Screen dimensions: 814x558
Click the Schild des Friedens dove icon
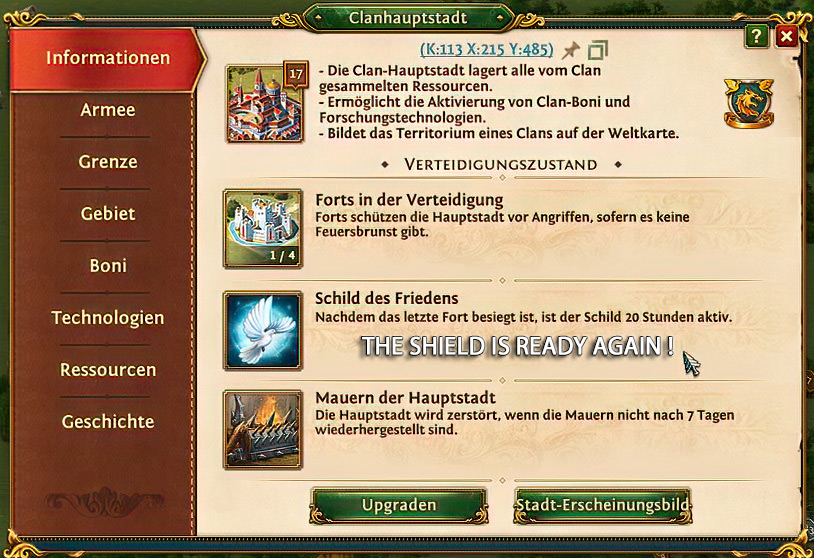coord(263,330)
